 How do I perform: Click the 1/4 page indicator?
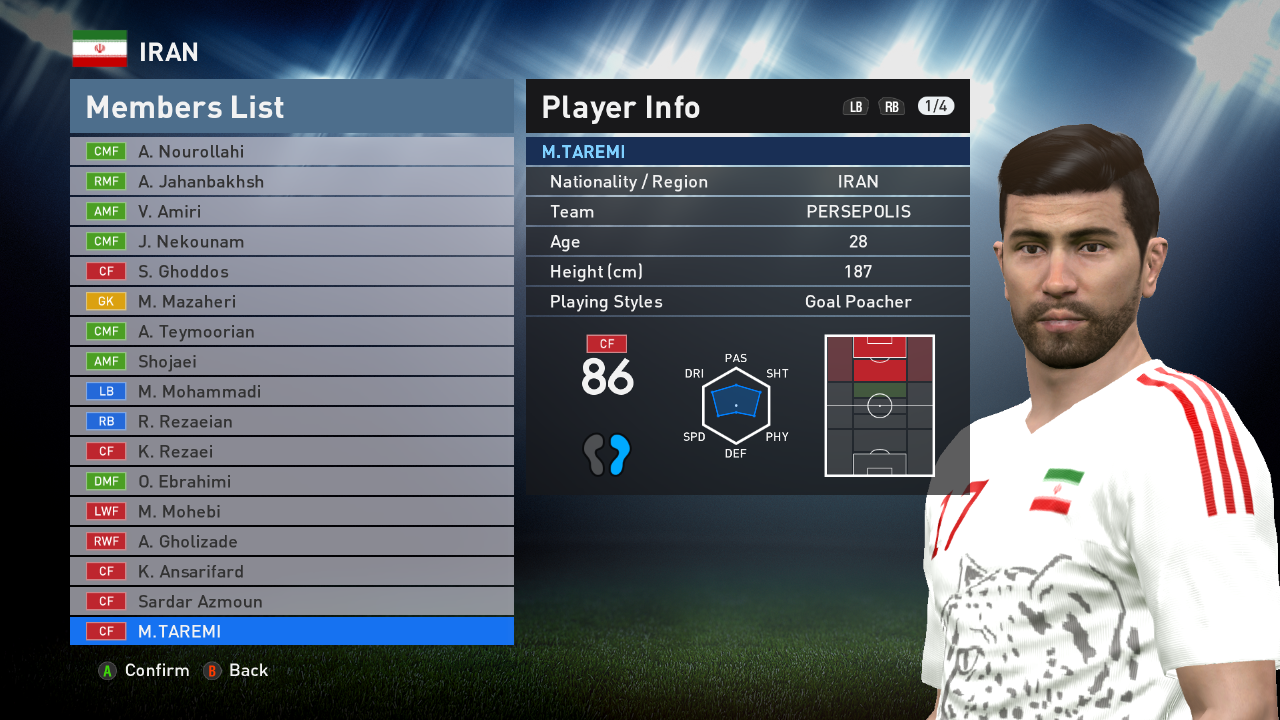pos(934,106)
